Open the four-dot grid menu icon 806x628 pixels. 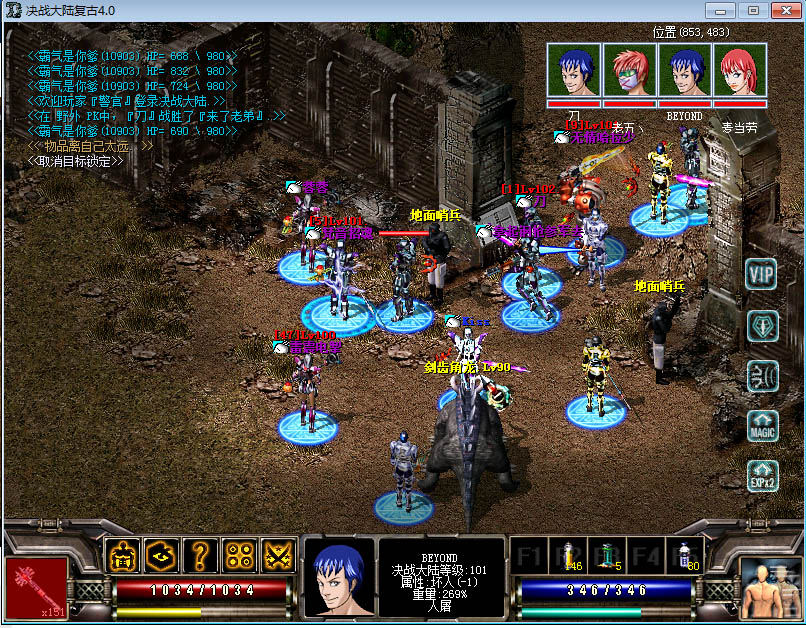(239, 556)
